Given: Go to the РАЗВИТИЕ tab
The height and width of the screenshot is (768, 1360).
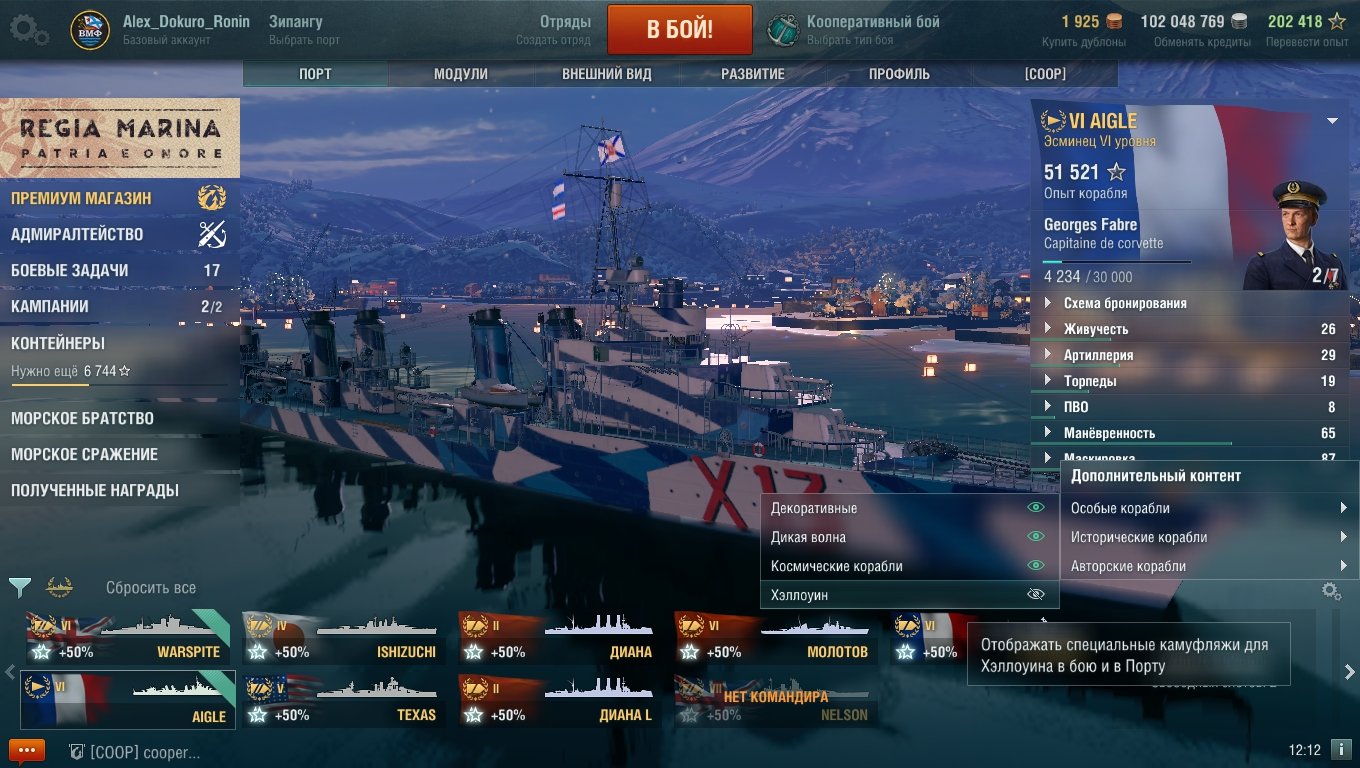Looking at the screenshot, I should tap(752, 74).
